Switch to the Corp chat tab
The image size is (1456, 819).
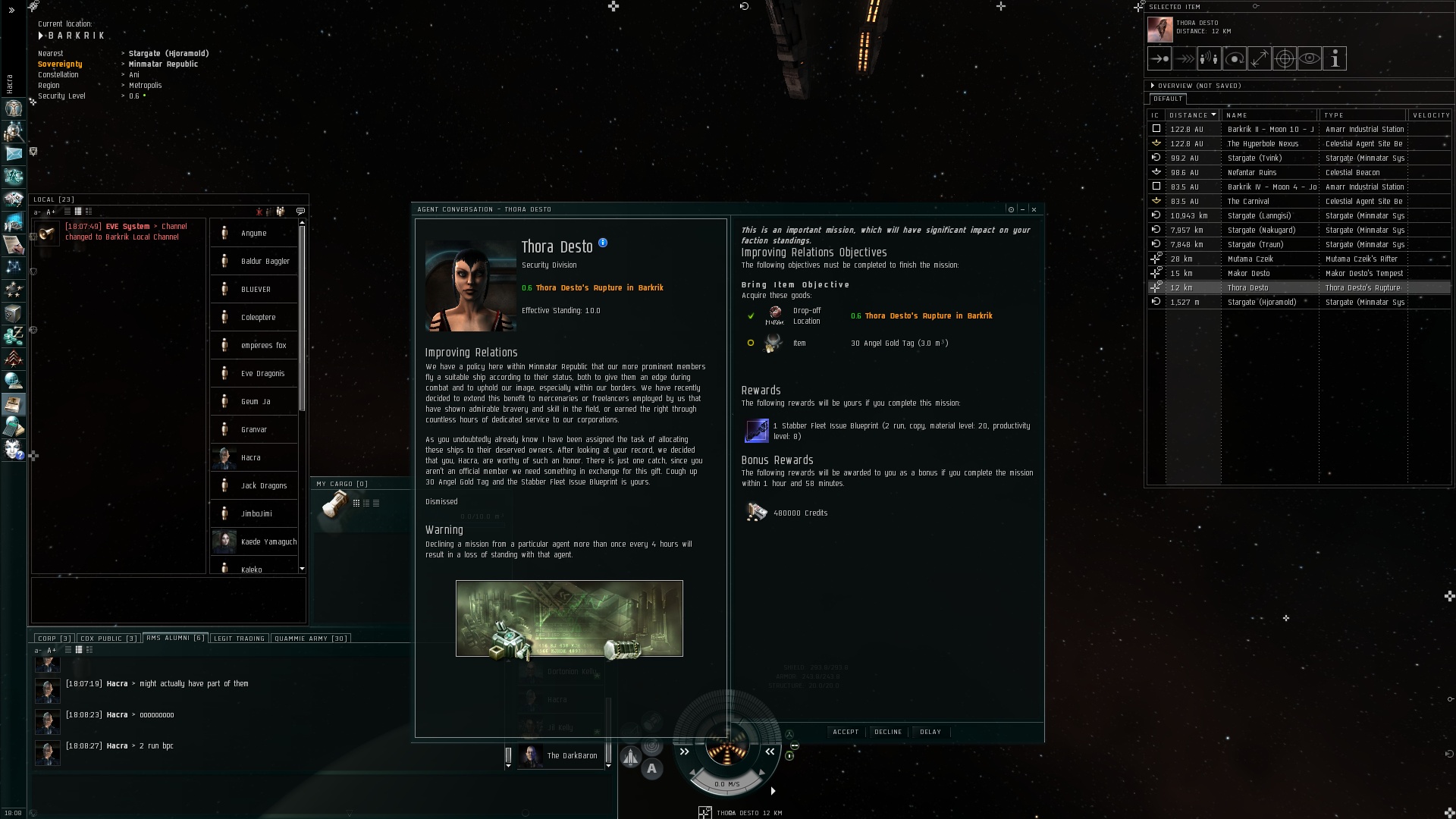54,639
